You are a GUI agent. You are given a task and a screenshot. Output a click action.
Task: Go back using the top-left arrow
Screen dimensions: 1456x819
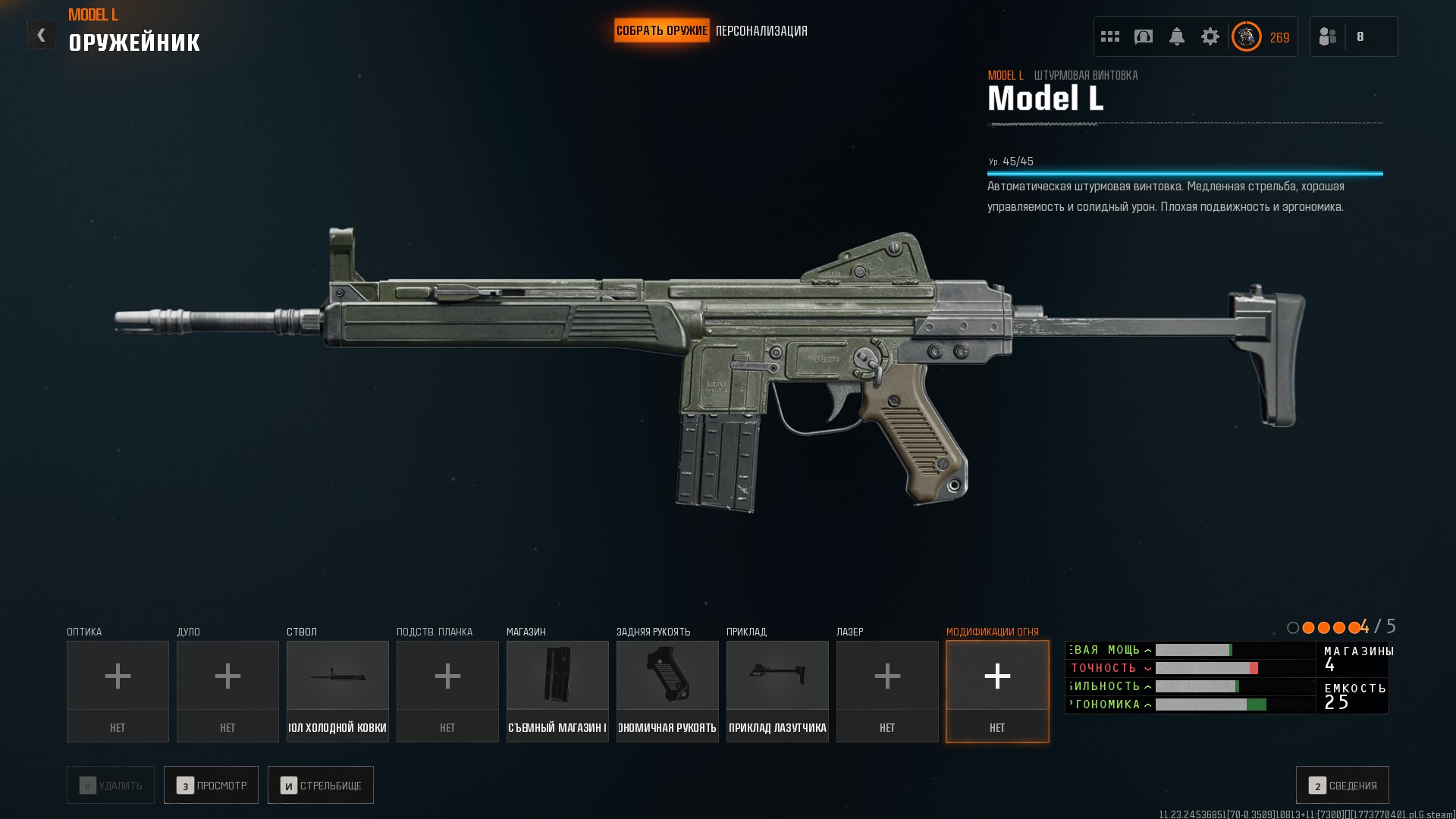[41, 35]
